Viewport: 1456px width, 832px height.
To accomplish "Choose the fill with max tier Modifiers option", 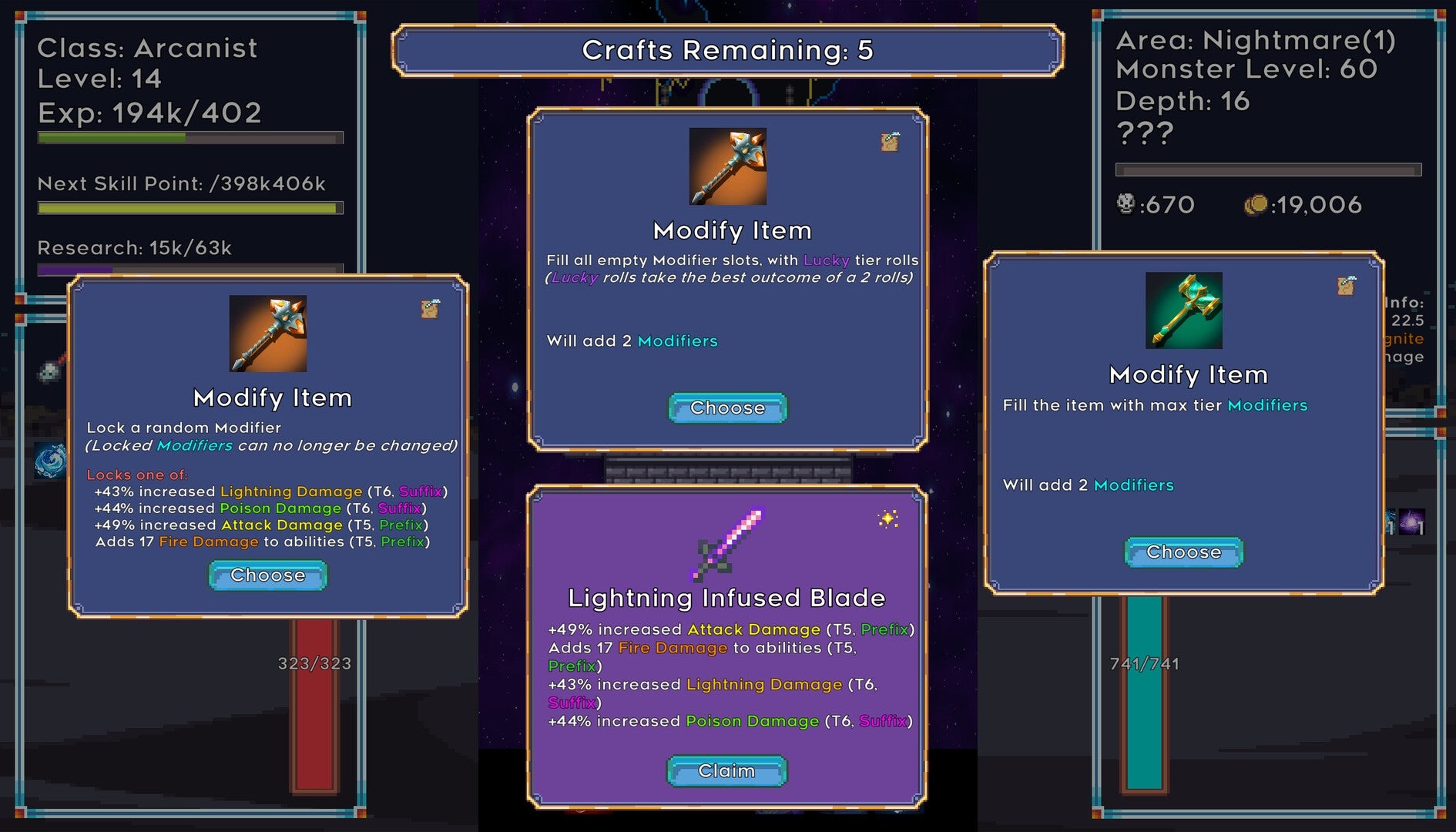I will (x=1183, y=552).
